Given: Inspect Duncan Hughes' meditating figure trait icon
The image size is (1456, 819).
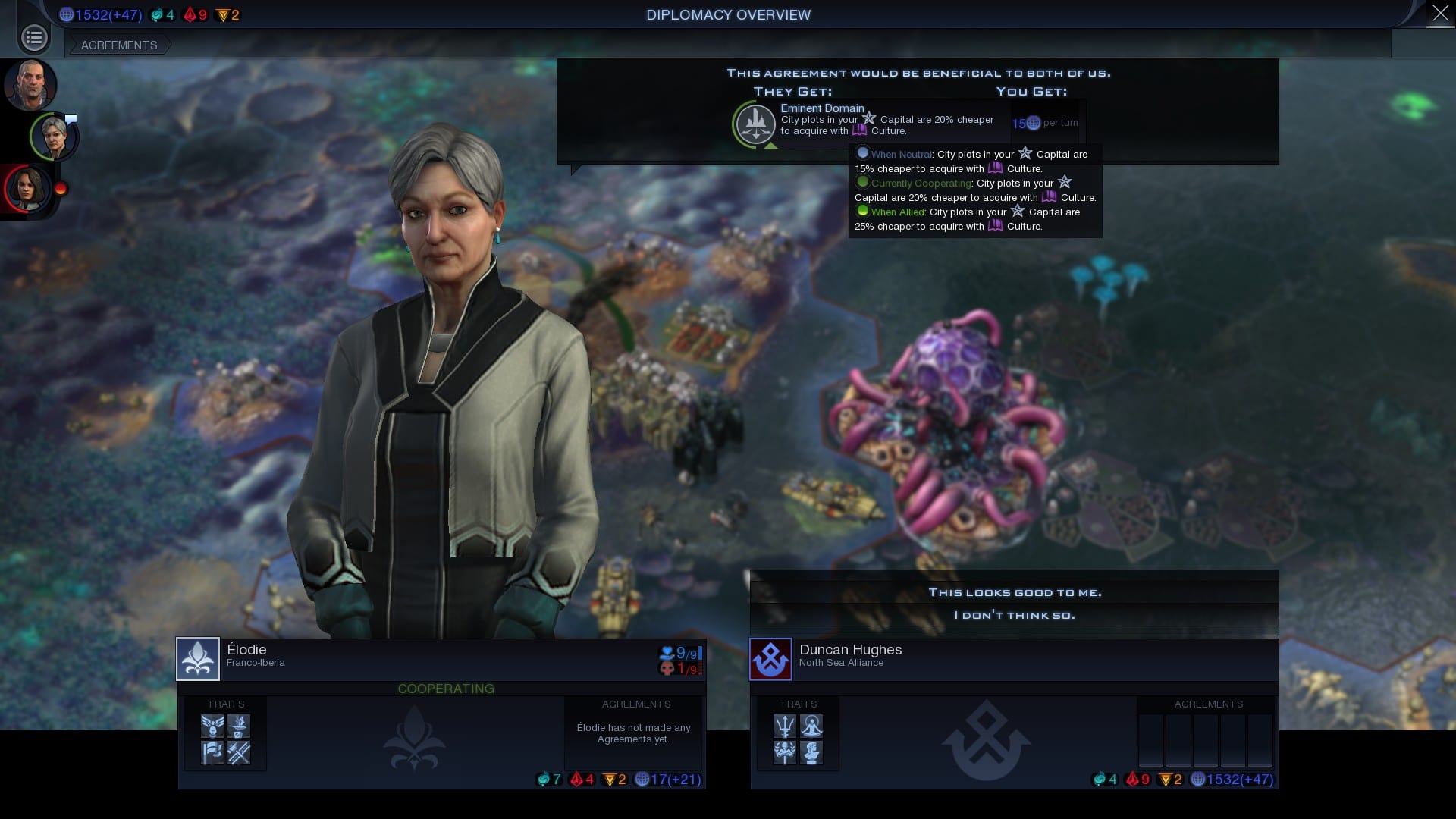Looking at the screenshot, I should [811, 726].
